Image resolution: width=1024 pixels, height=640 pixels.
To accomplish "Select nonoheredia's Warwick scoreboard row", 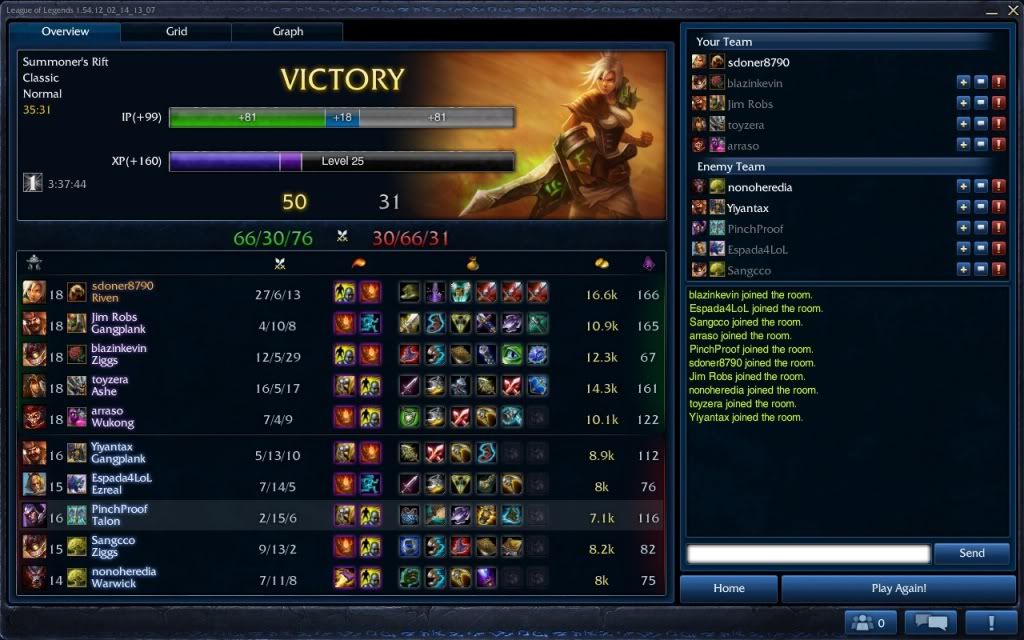I will tap(340, 577).
